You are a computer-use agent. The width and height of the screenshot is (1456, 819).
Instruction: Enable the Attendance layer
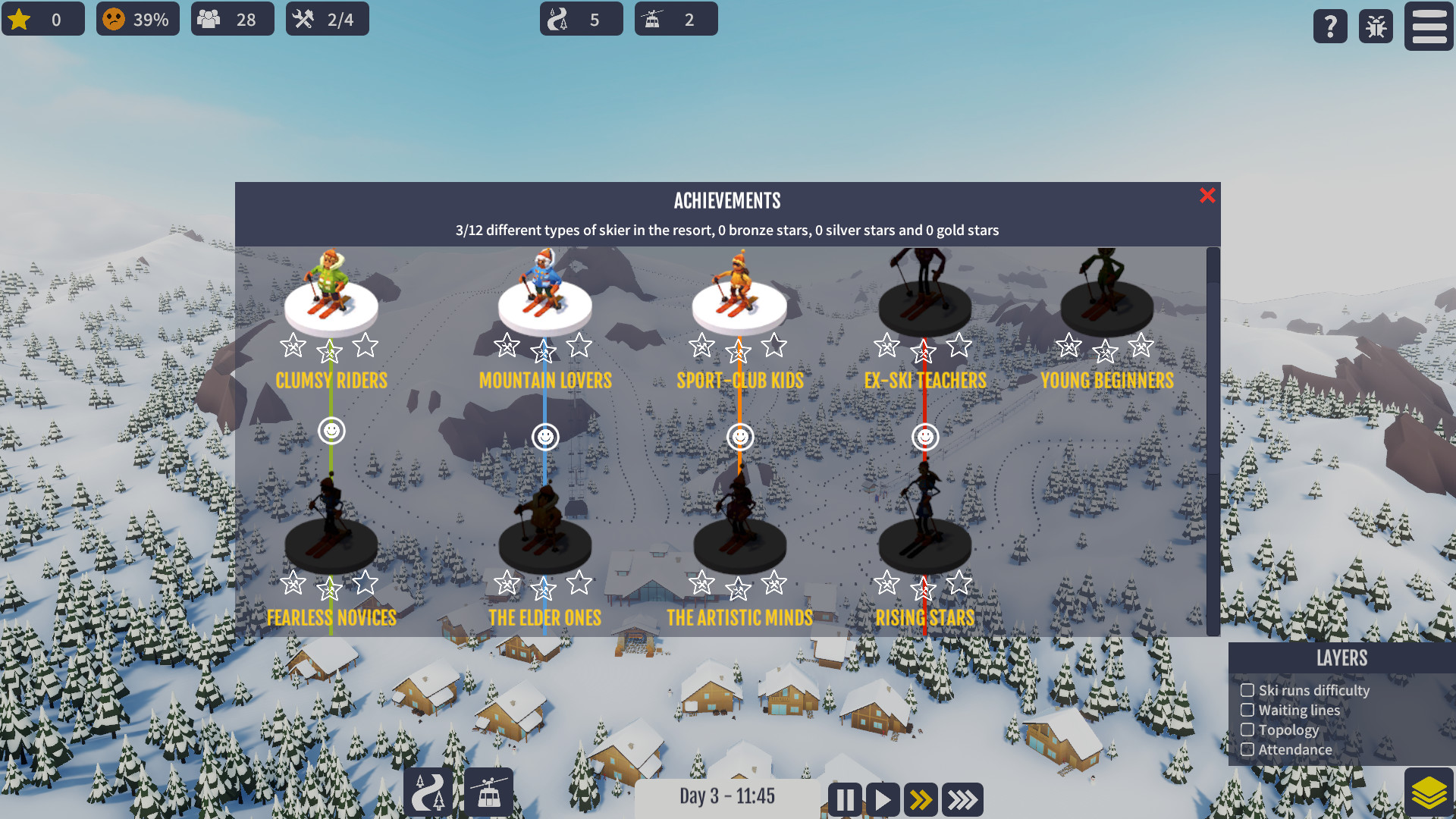tap(1247, 749)
